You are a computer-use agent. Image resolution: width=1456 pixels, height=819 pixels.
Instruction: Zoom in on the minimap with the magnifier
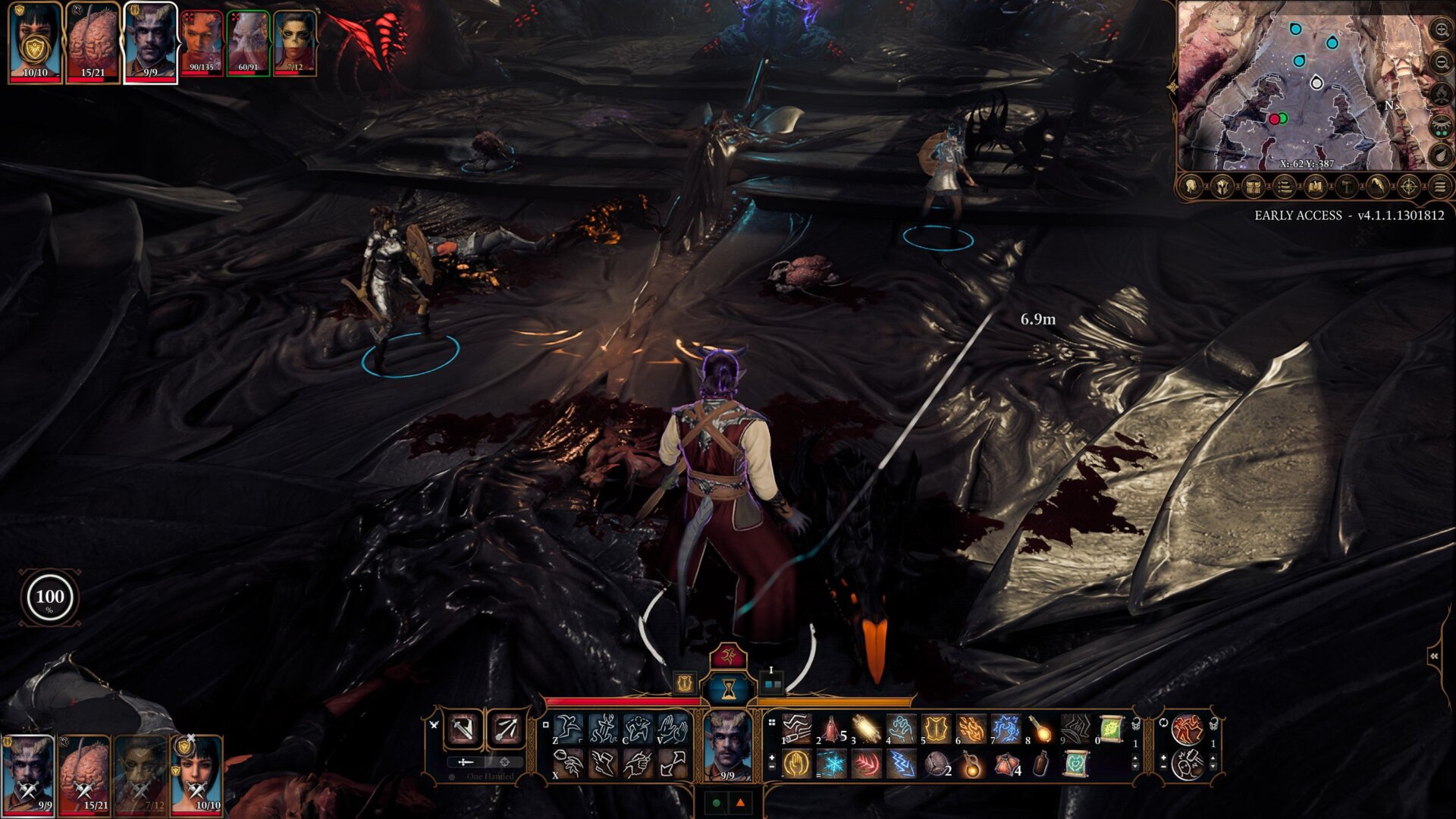[1442, 28]
